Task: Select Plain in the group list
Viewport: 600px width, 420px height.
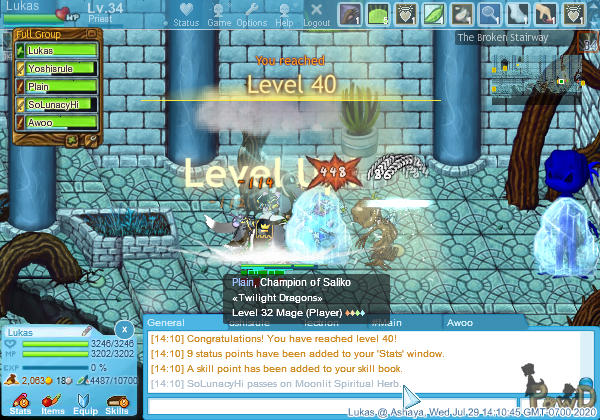Action: tap(56, 86)
